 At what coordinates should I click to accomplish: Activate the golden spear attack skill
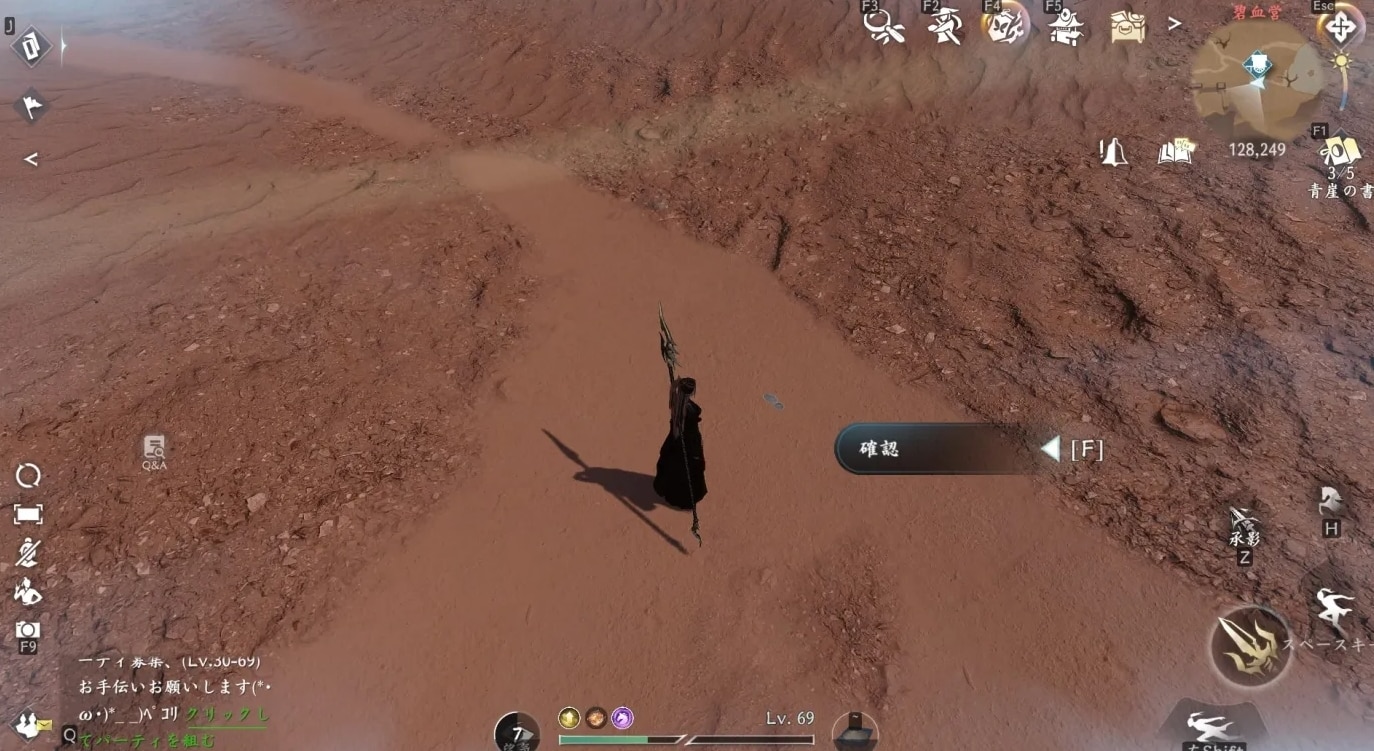[x=1251, y=646]
